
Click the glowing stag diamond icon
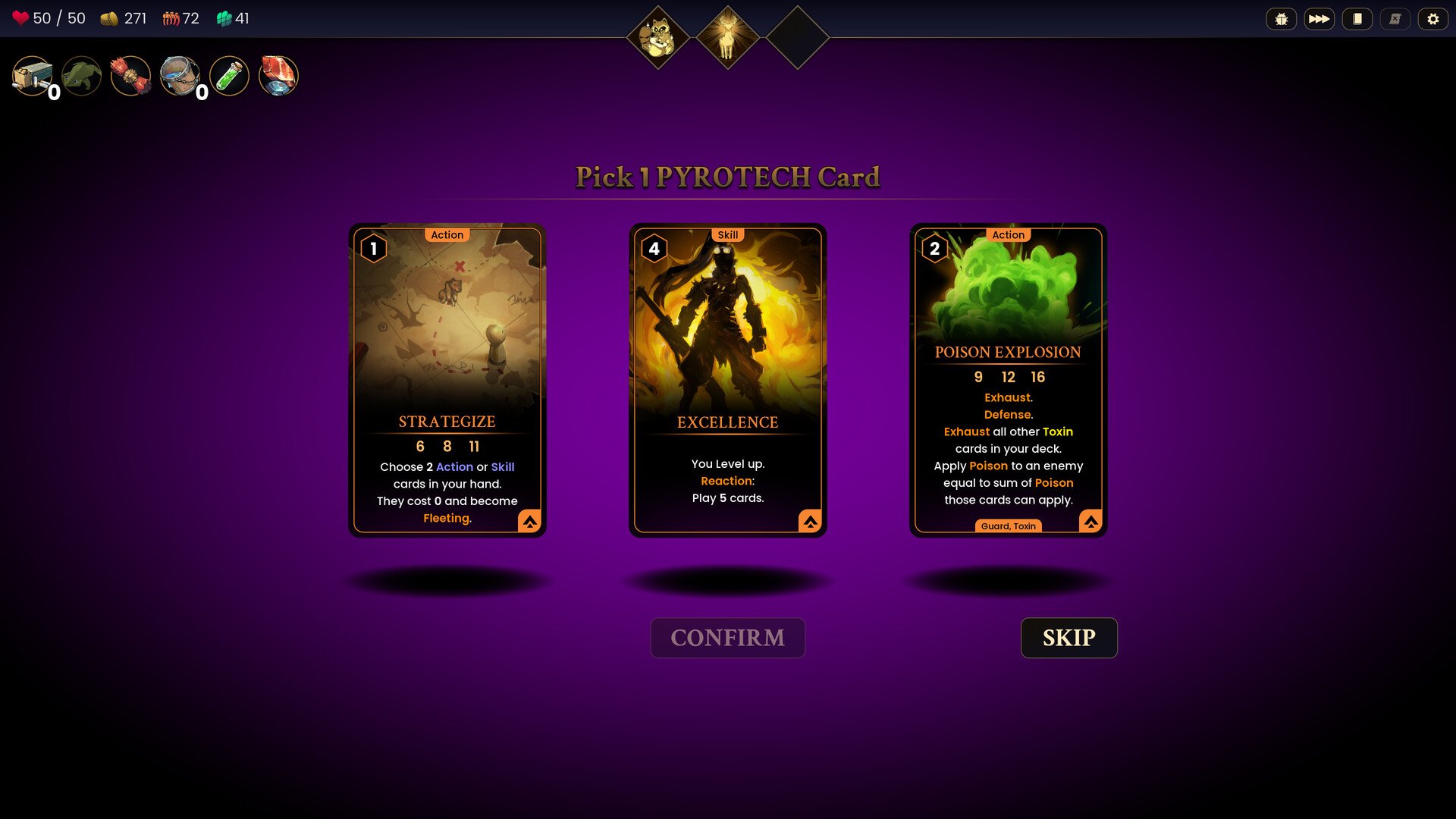point(727,38)
